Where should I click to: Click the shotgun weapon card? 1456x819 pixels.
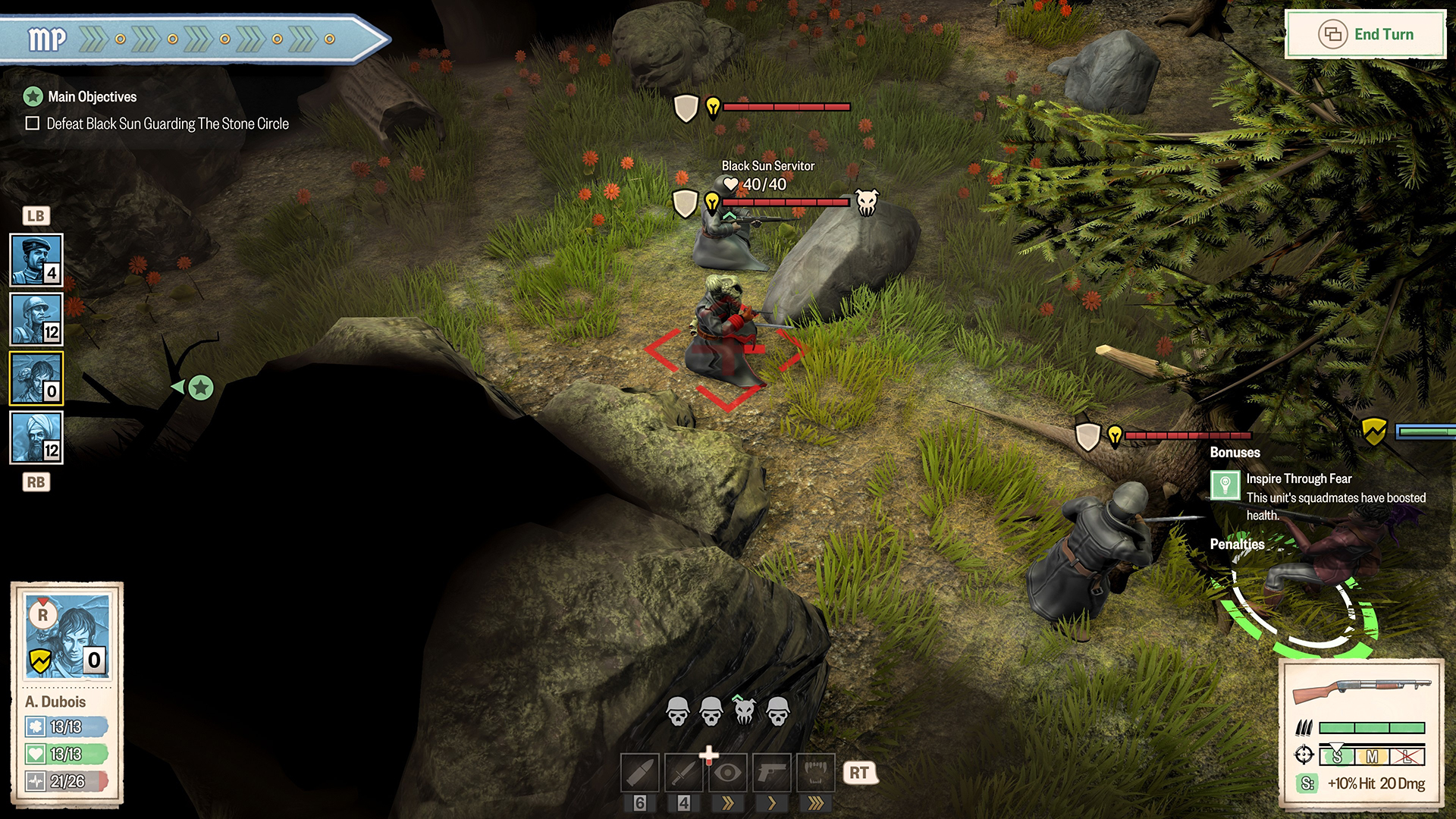(x=1361, y=691)
